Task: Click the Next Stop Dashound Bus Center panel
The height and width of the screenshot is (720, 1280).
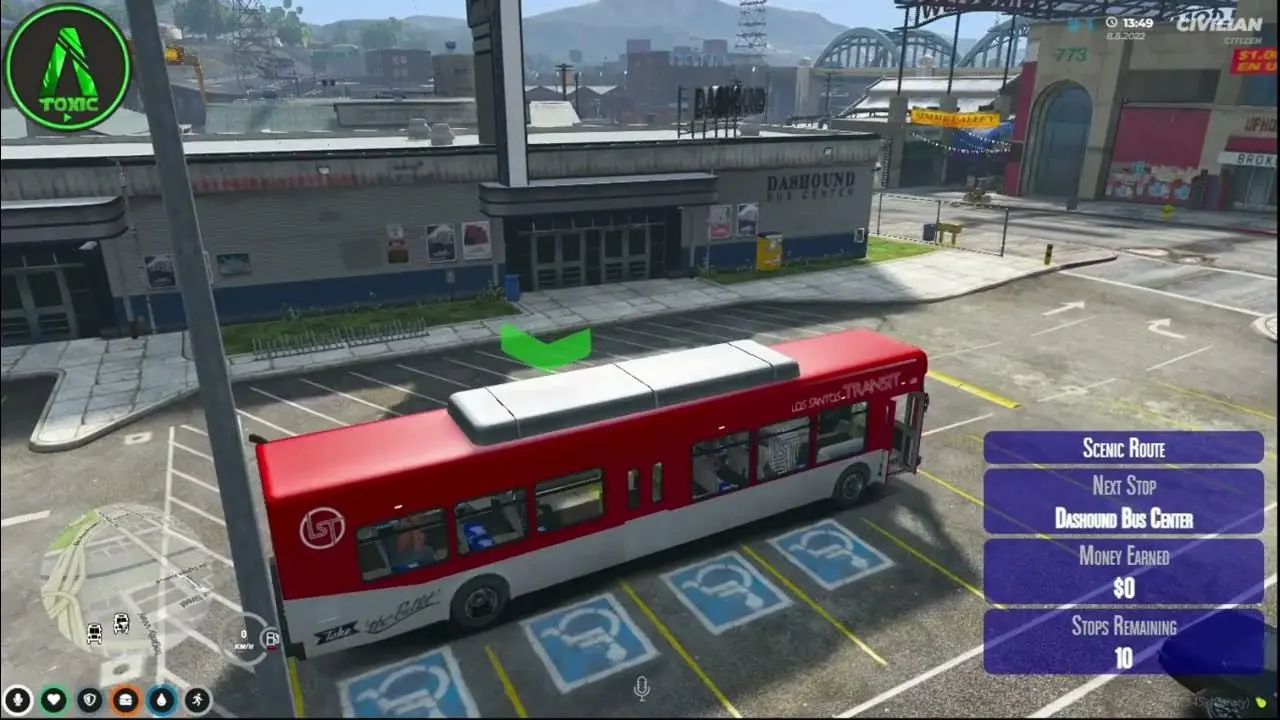Action: [x=1123, y=502]
